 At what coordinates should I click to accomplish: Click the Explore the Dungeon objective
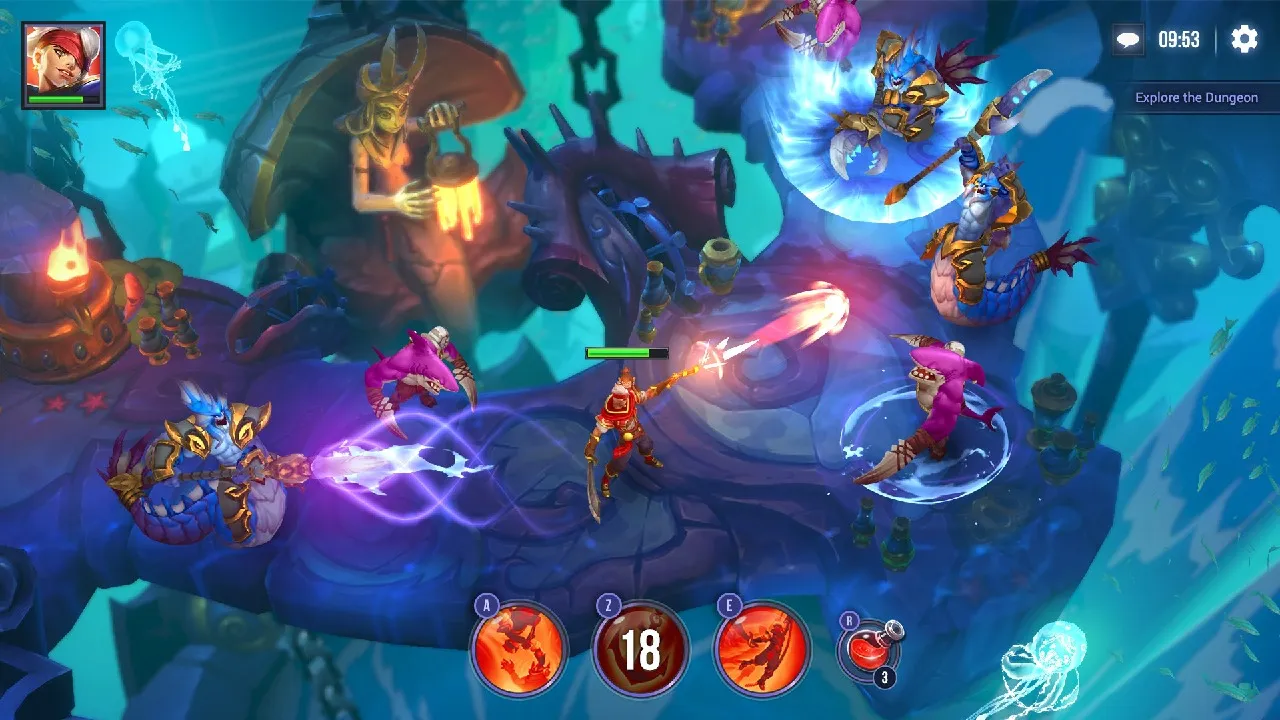[1196, 98]
